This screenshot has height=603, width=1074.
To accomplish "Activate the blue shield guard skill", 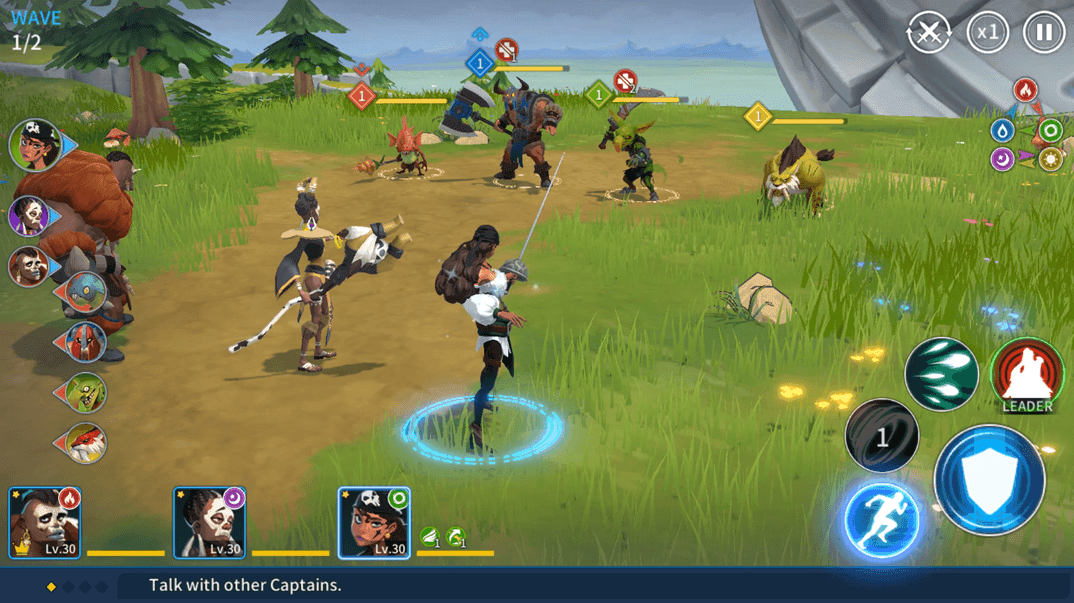I will click(989, 480).
